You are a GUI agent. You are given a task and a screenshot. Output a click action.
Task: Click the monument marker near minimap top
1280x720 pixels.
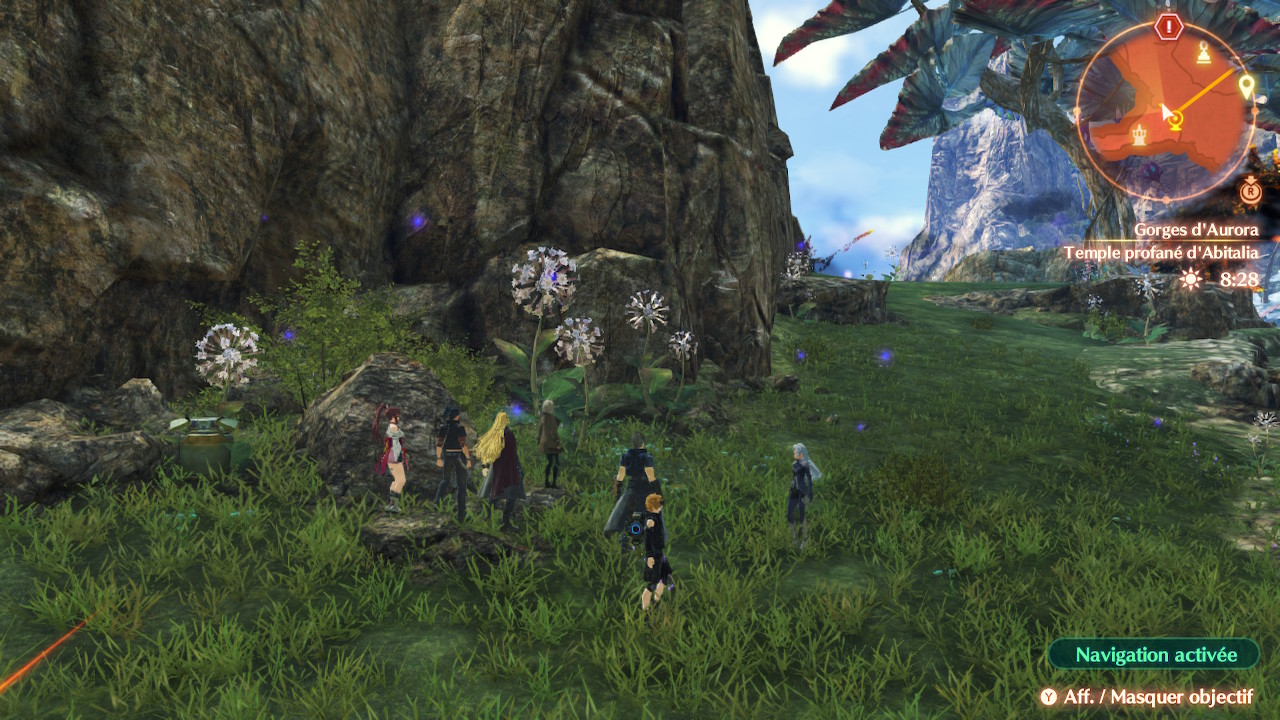(1204, 53)
